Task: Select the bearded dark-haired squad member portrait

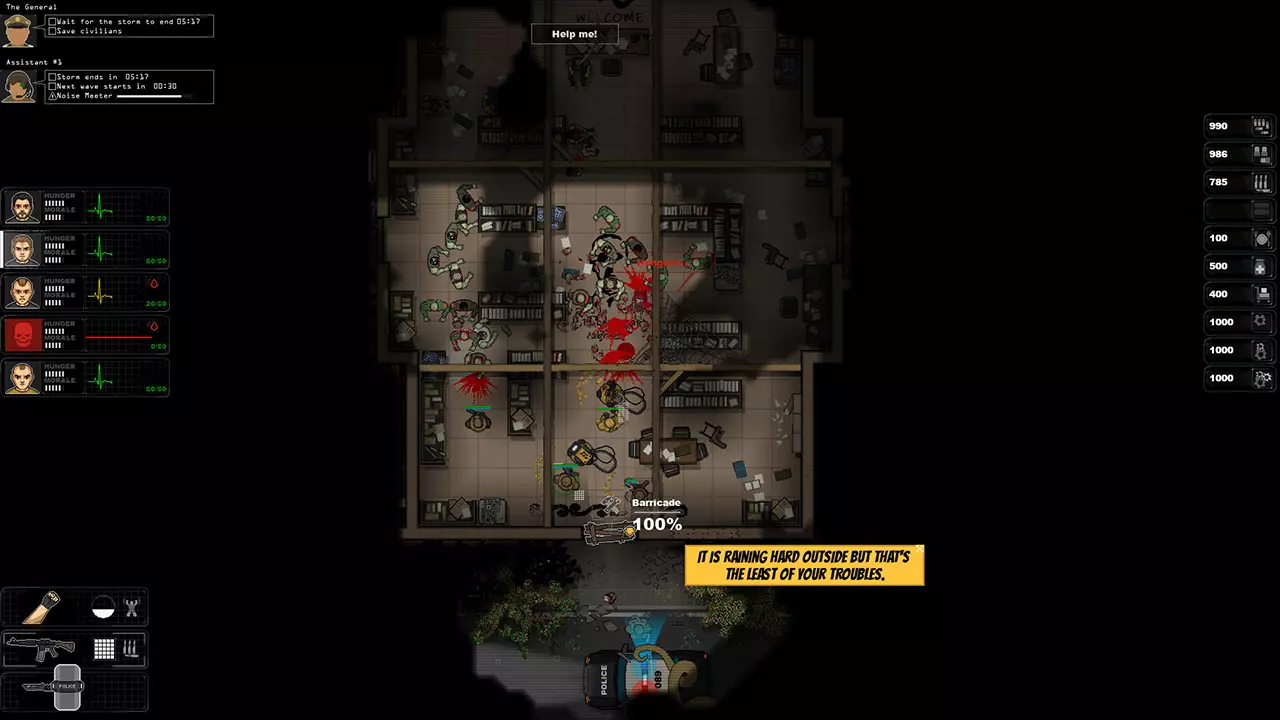Action: (22, 208)
